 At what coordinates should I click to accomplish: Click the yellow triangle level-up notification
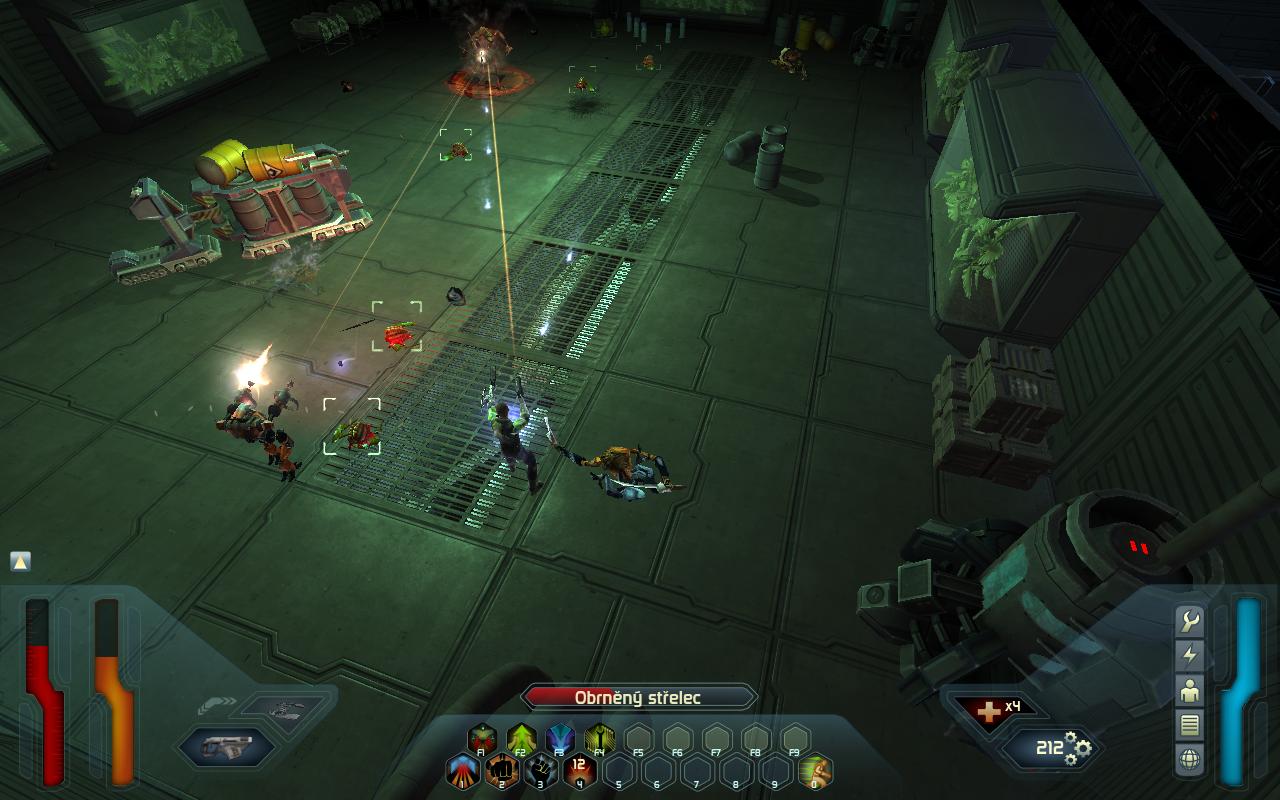pos(20,561)
